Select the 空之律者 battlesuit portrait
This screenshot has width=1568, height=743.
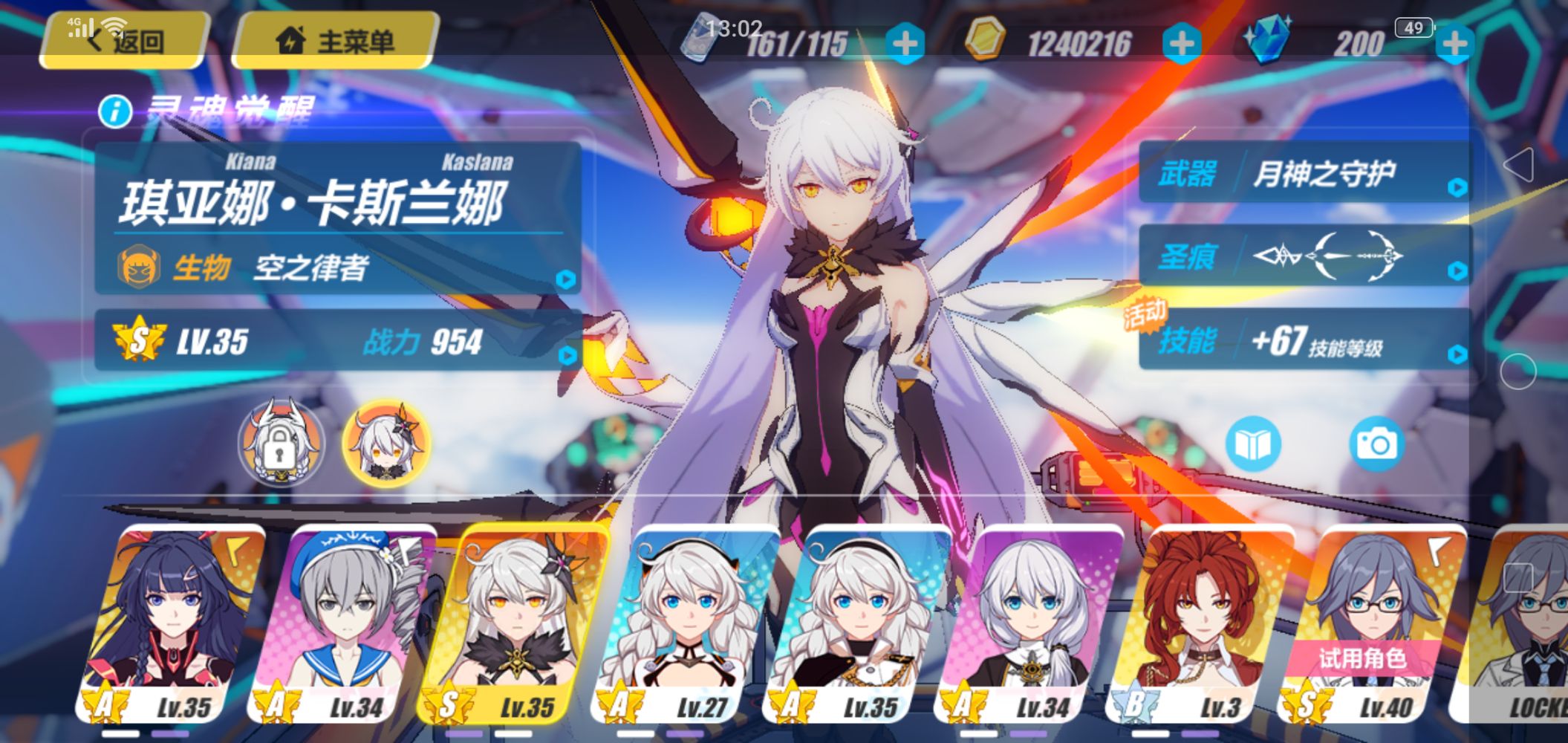[x=386, y=444]
